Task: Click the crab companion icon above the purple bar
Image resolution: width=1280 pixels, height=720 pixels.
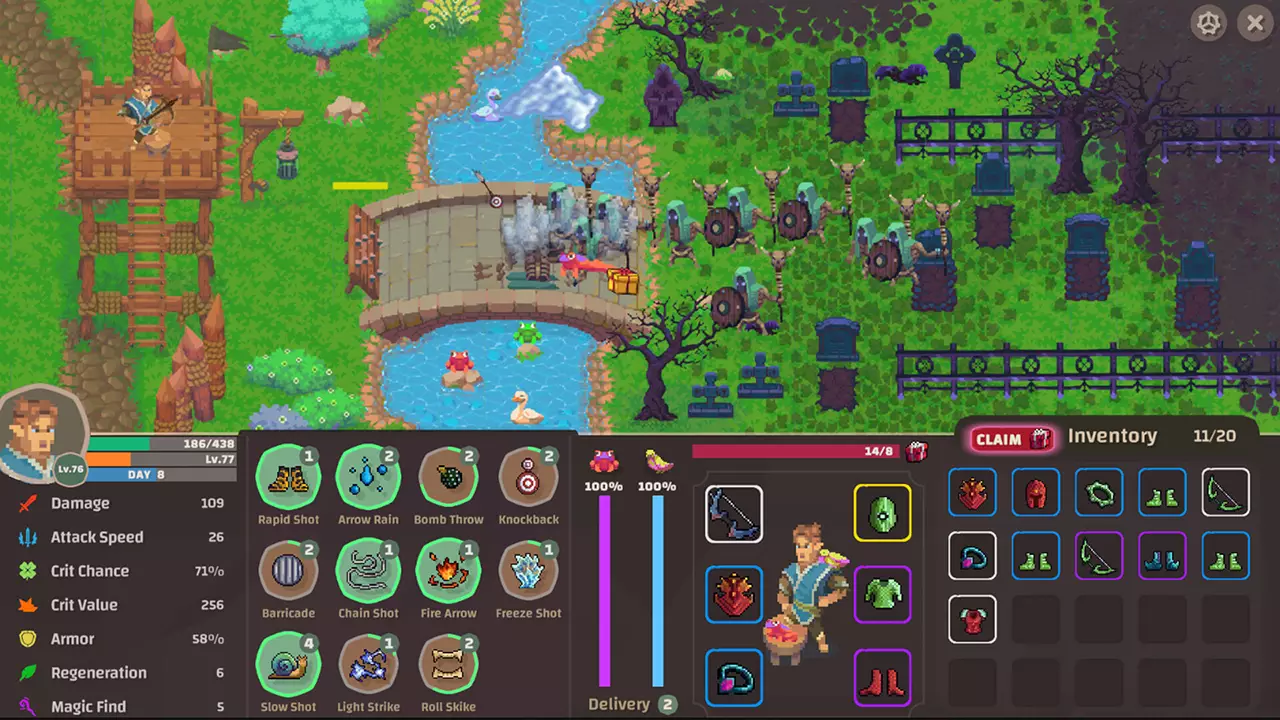Action: pyautogui.click(x=603, y=462)
